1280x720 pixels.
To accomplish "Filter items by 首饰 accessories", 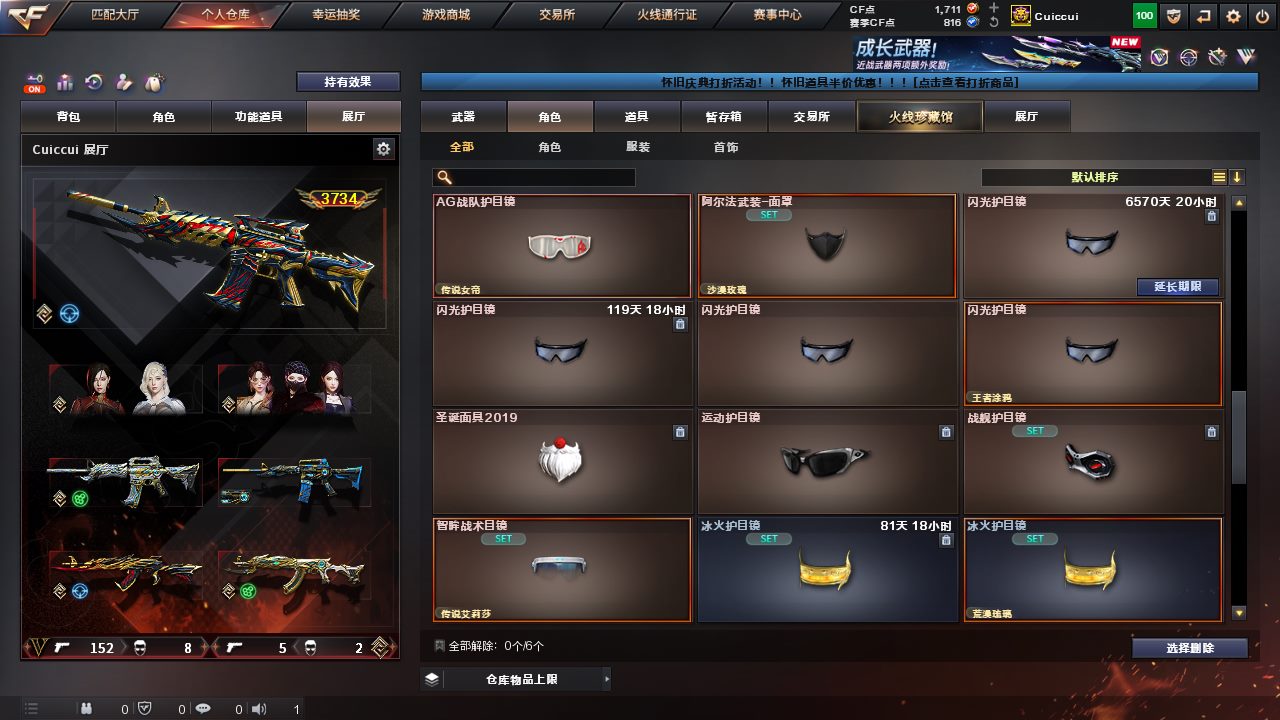I will click(726, 147).
